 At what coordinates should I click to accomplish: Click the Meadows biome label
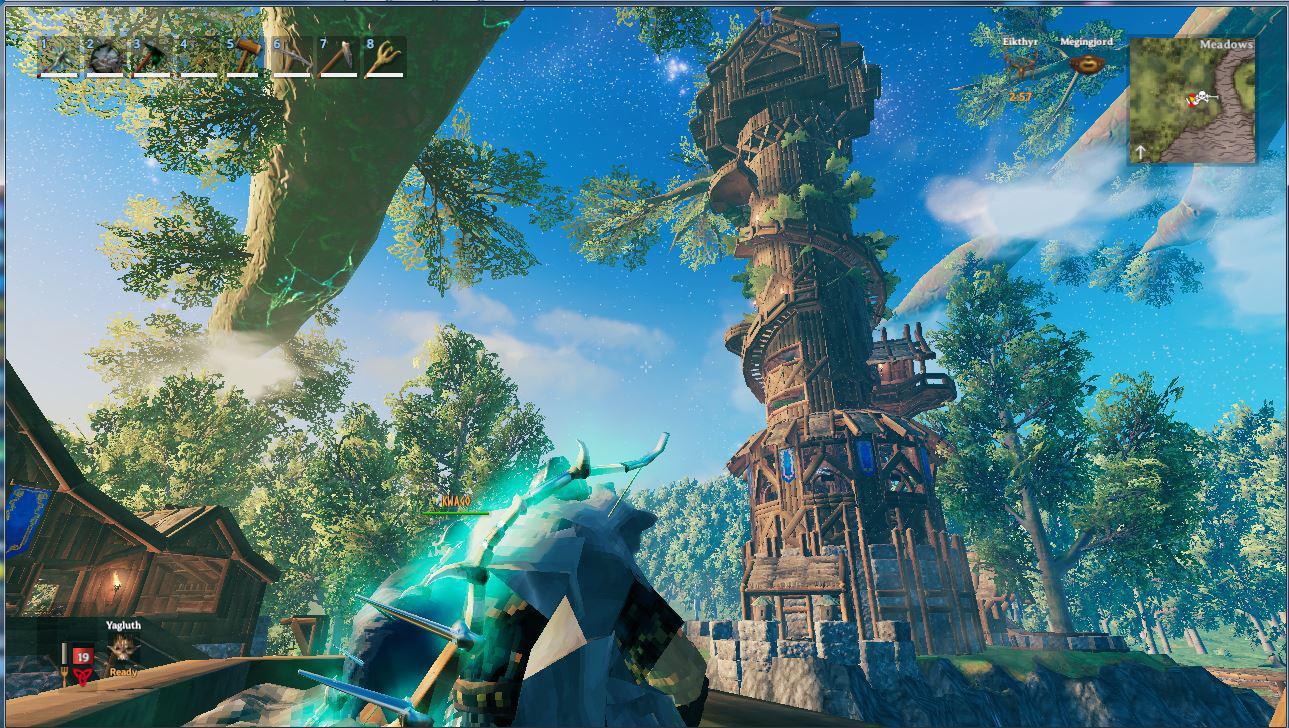click(1227, 45)
